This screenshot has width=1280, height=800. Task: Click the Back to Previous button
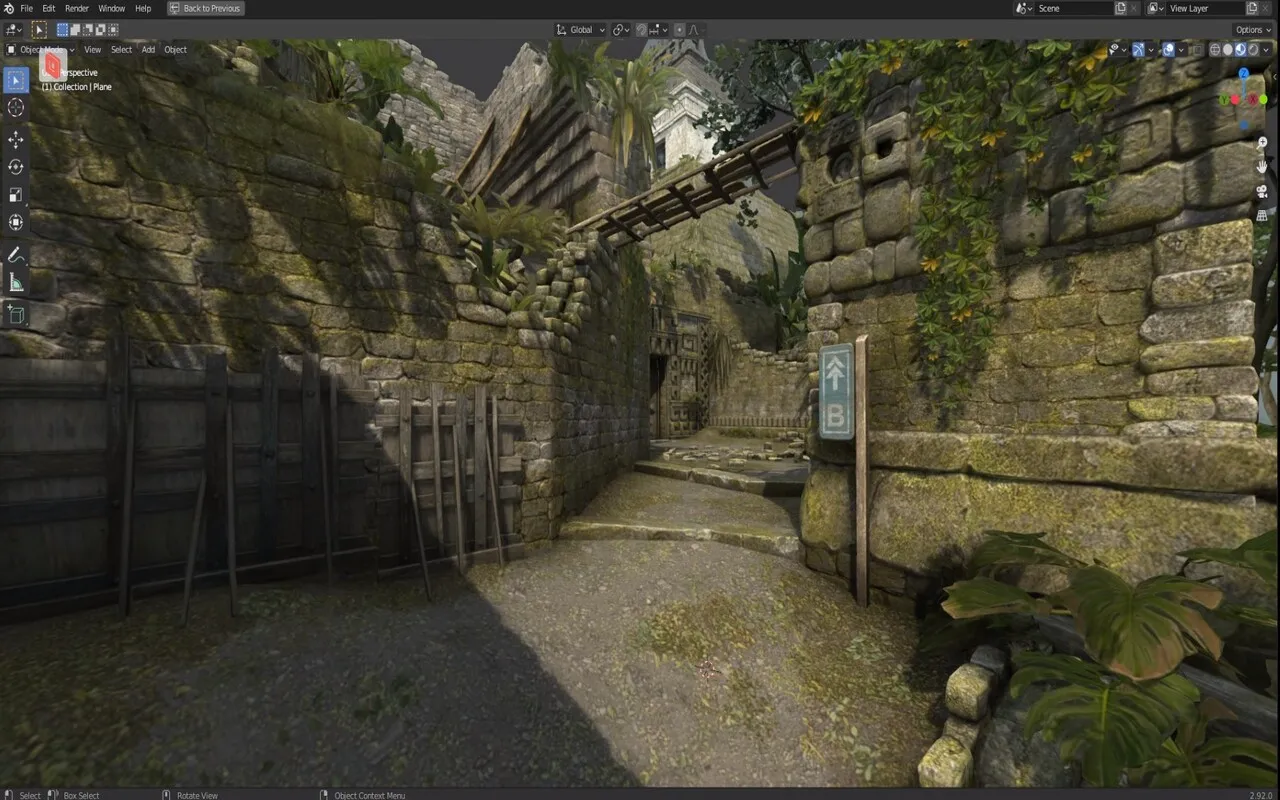point(205,8)
